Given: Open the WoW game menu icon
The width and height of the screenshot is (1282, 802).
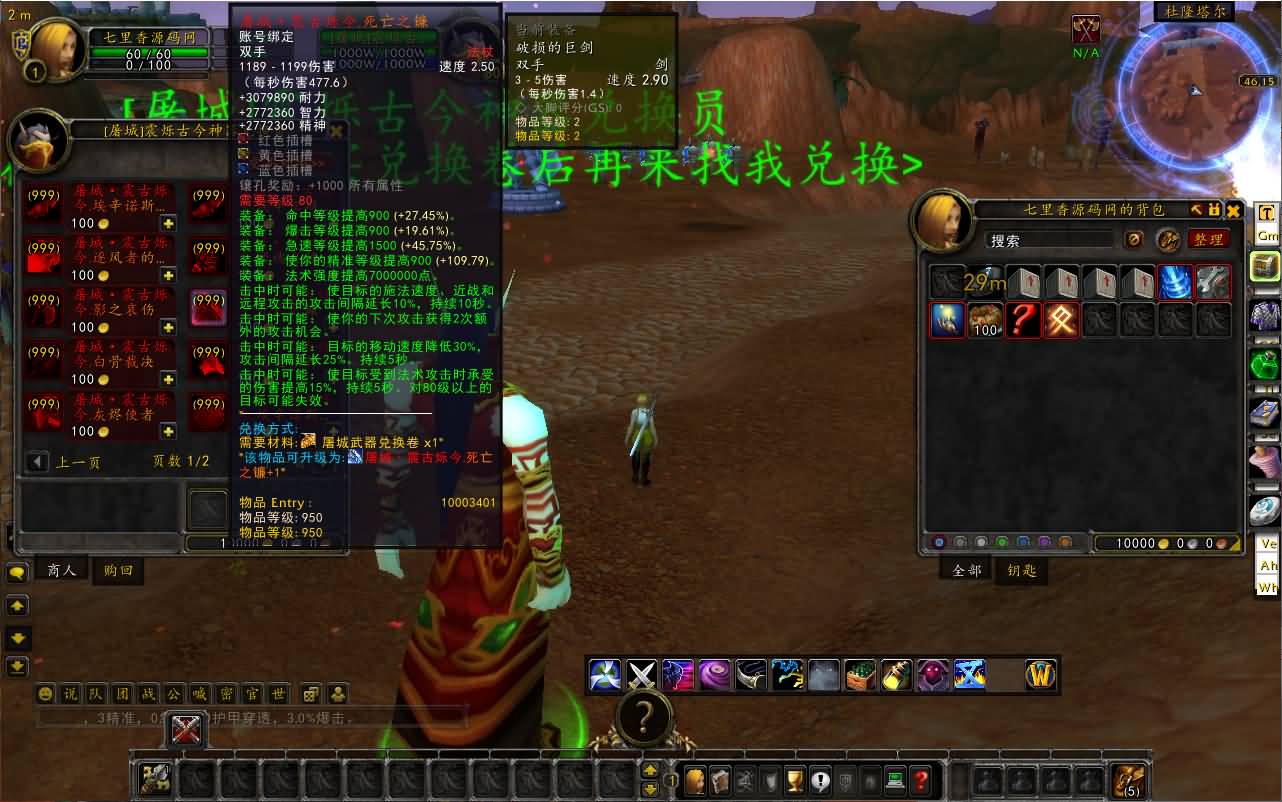Looking at the screenshot, I should point(1042,675).
